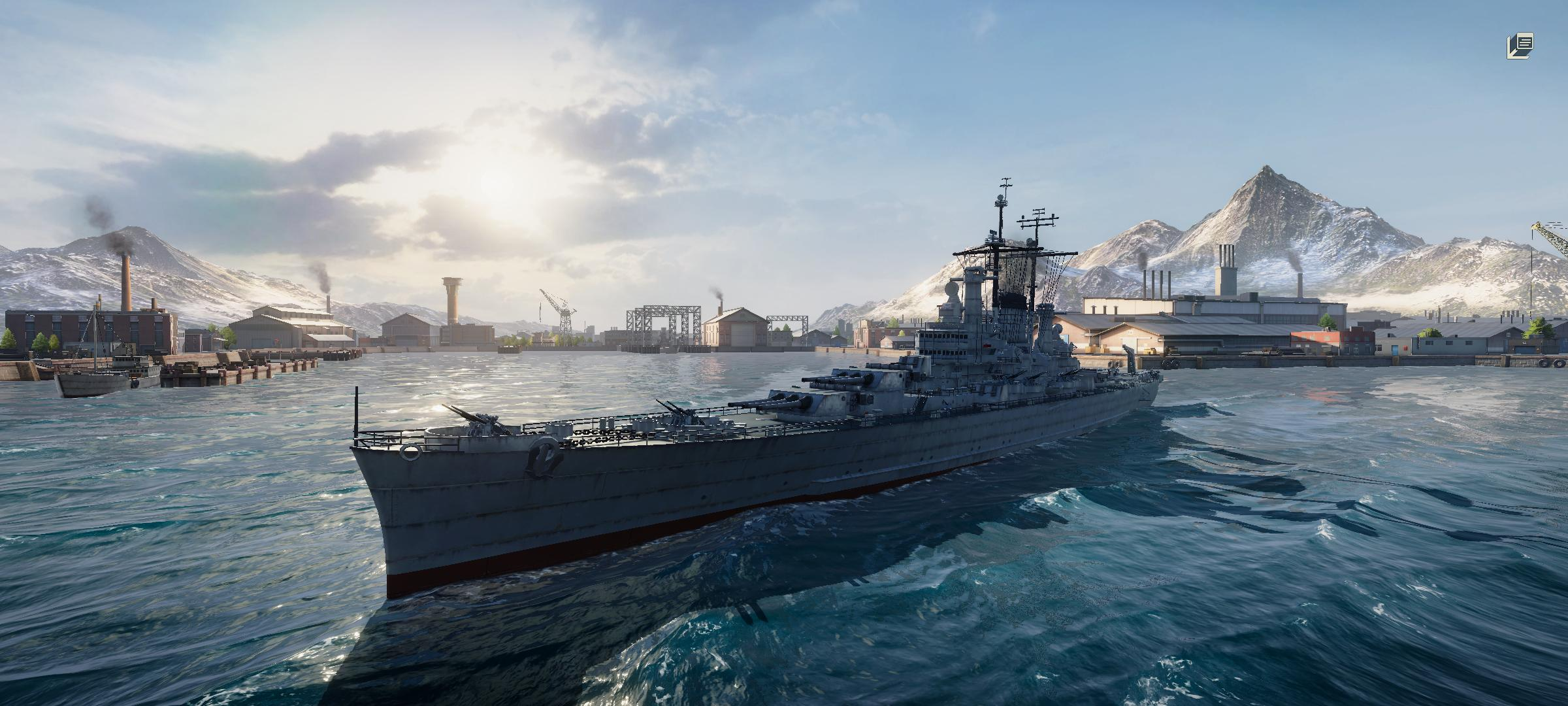Click the show-interface icon with arrow and panel

point(1520,46)
